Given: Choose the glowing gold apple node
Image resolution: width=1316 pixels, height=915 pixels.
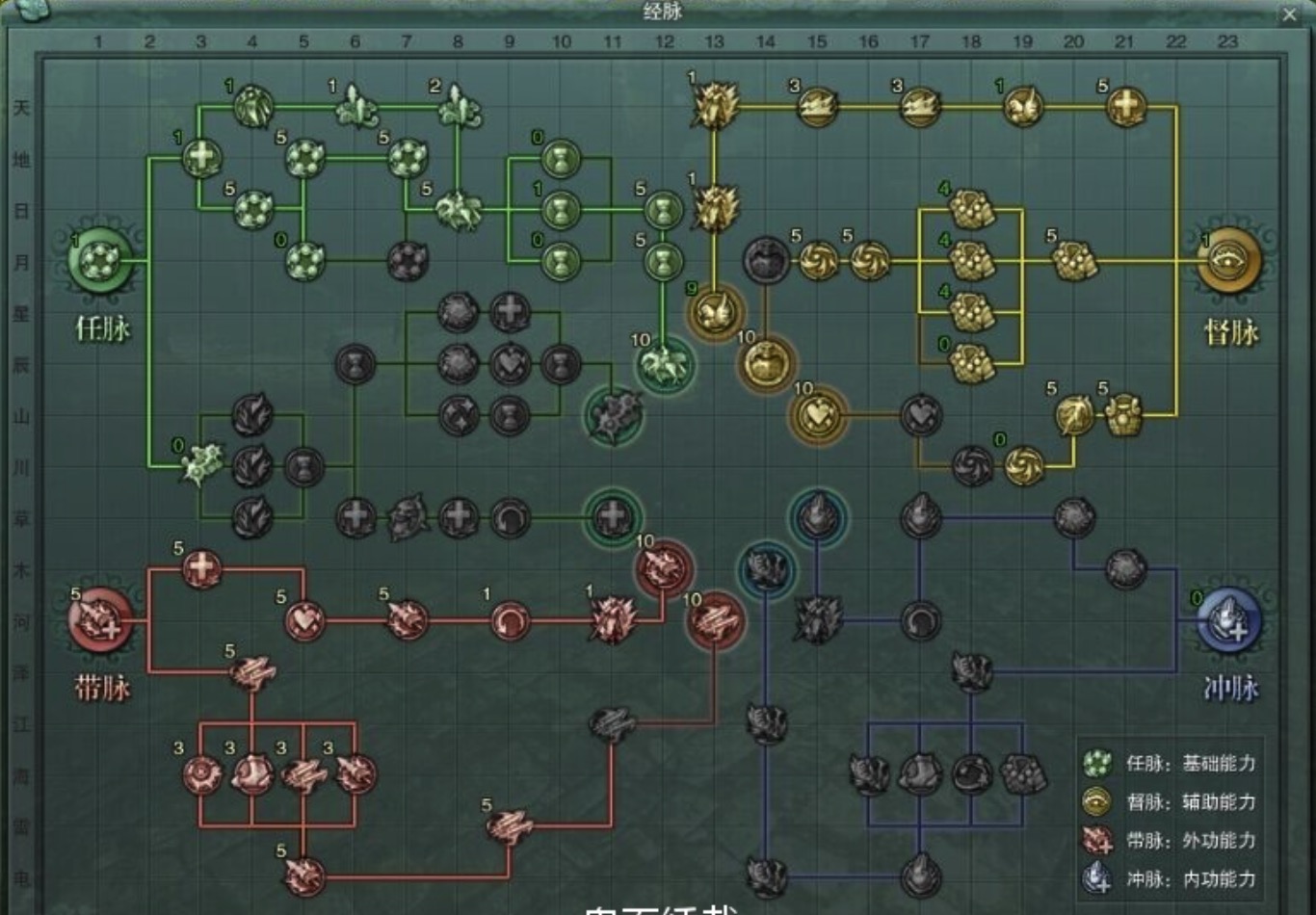Looking at the screenshot, I should click(767, 364).
